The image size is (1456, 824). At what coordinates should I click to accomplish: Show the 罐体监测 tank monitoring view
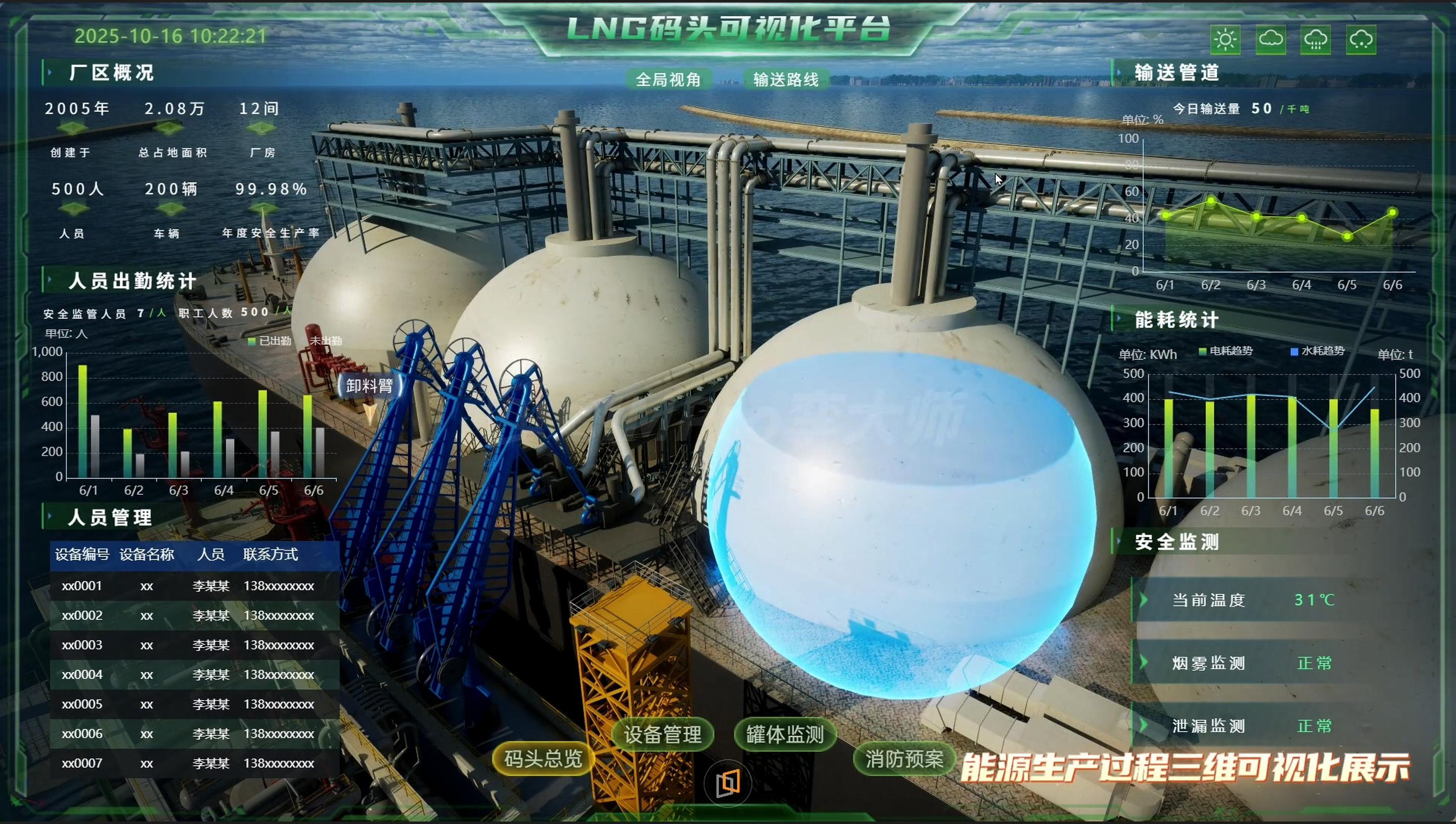coord(785,735)
